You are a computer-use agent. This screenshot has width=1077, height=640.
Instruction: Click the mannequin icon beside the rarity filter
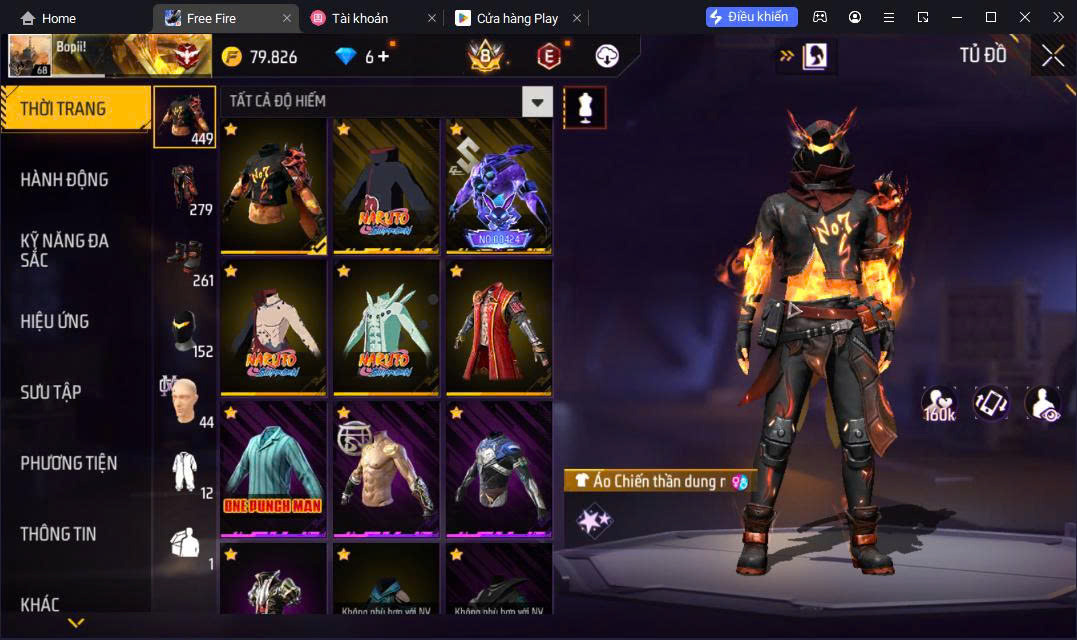pos(585,107)
